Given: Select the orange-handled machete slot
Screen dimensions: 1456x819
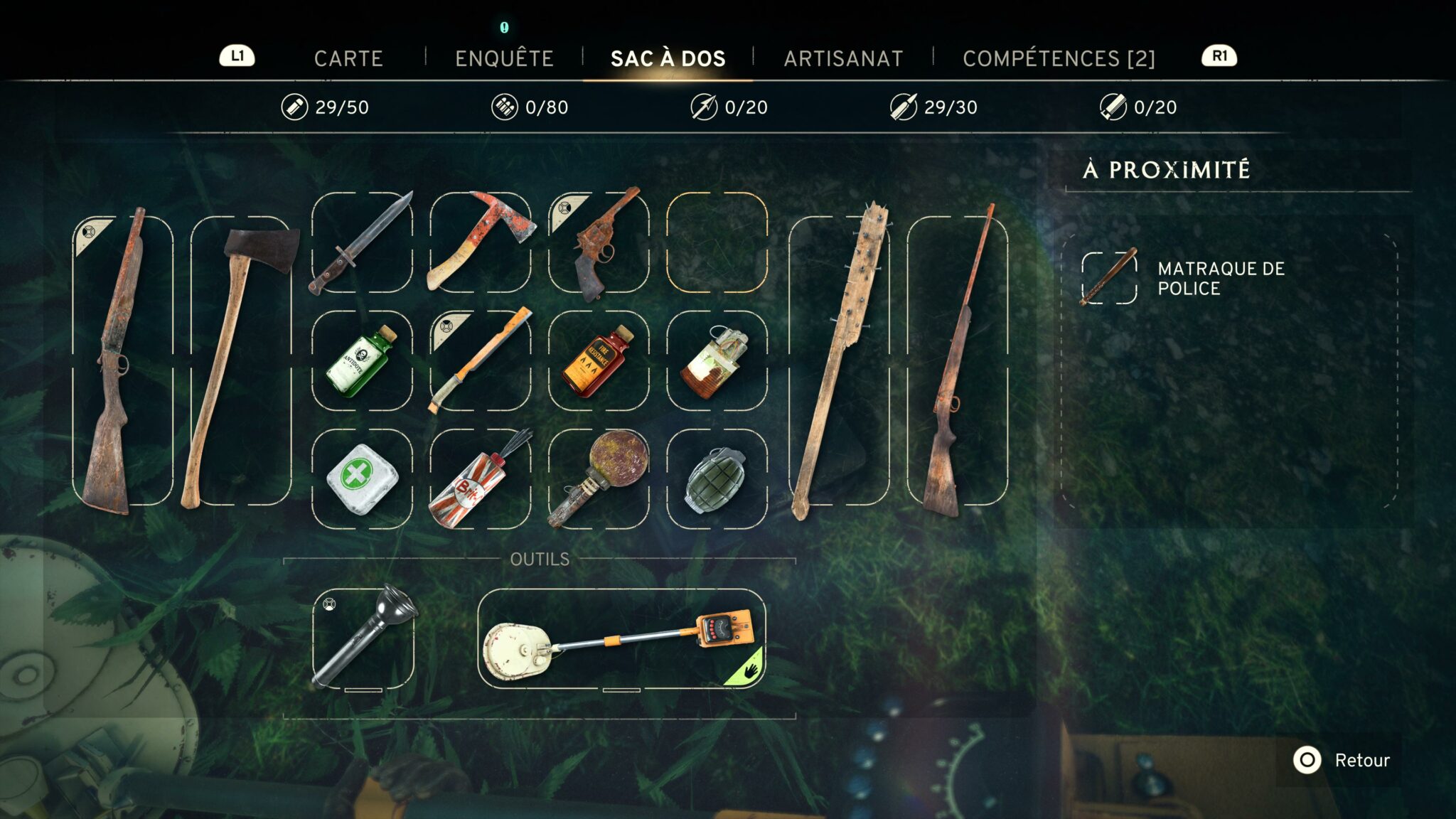Looking at the screenshot, I should (481, 361).
